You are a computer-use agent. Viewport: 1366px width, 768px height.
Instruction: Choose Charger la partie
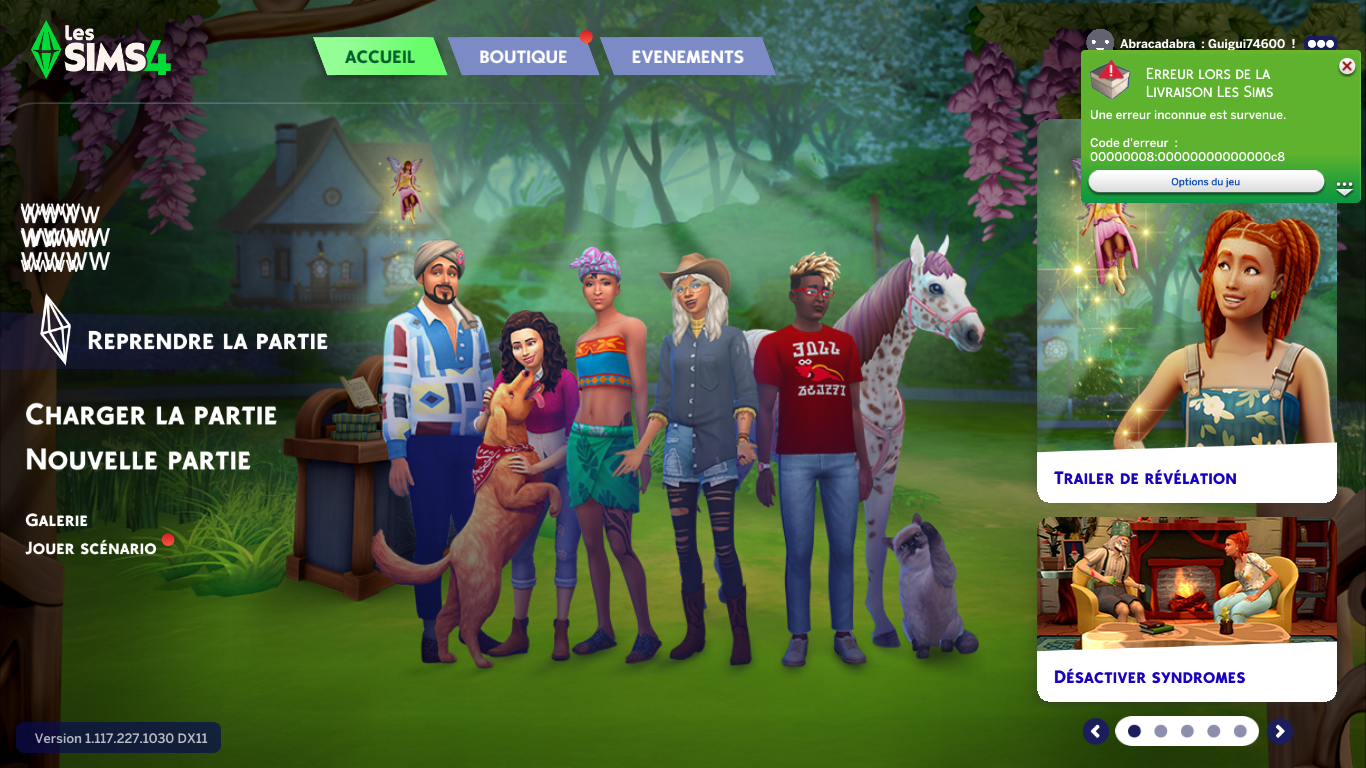point(151,415)
